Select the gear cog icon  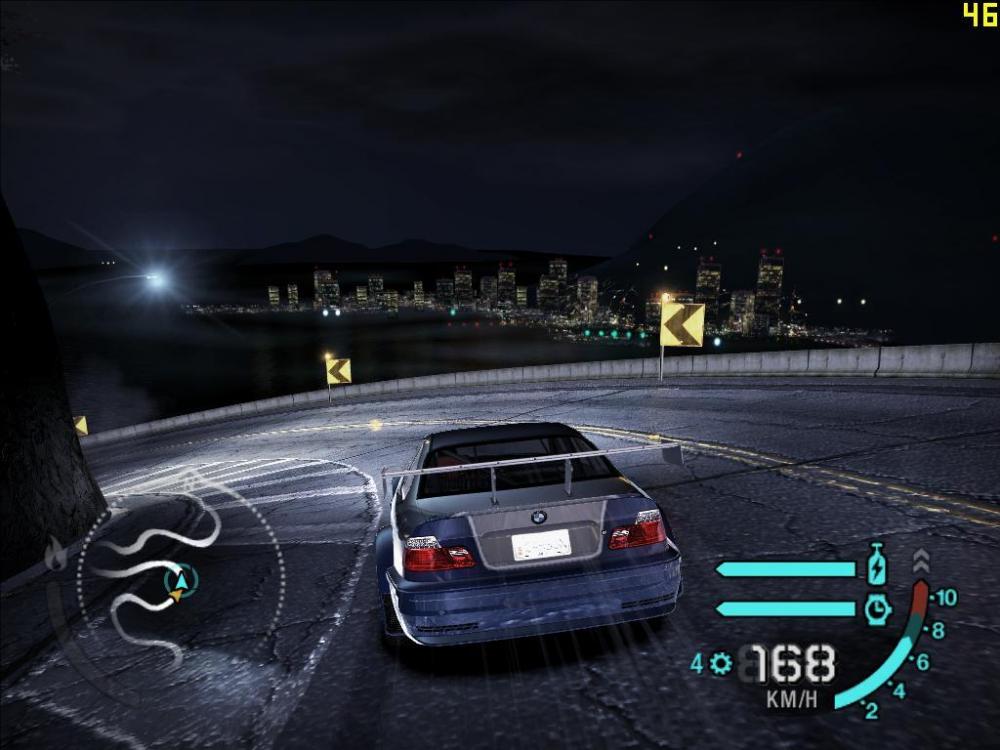[x=721, y=663]
